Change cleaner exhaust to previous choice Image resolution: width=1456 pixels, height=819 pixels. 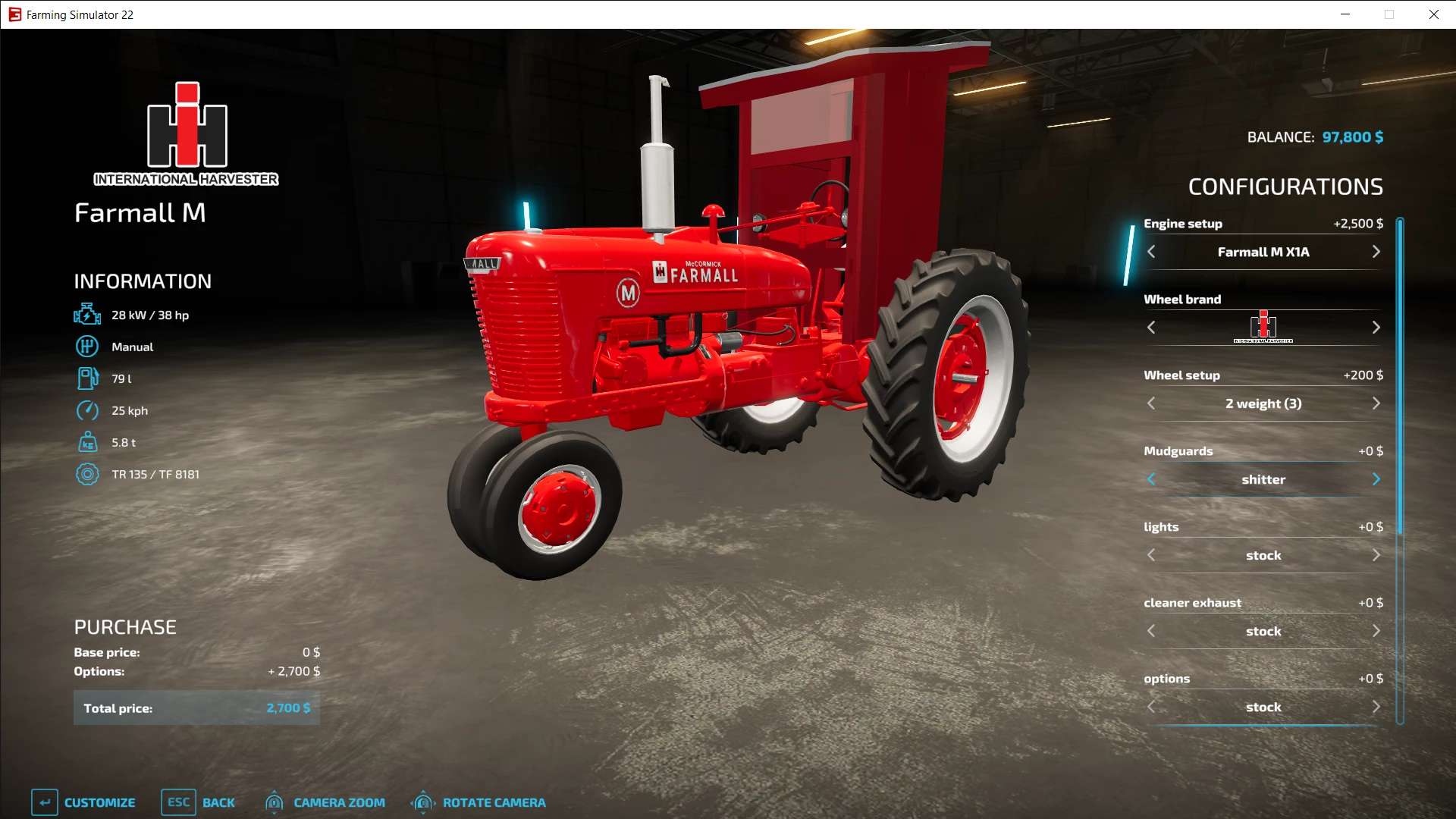coord(1151,631)
